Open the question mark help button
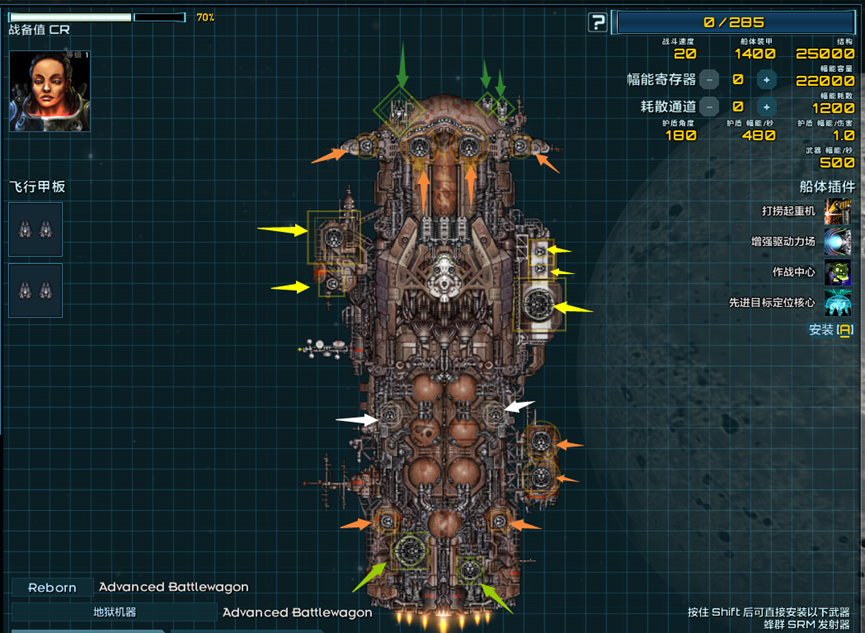This screenshot has width=865, height=633. tap(597, 22)
